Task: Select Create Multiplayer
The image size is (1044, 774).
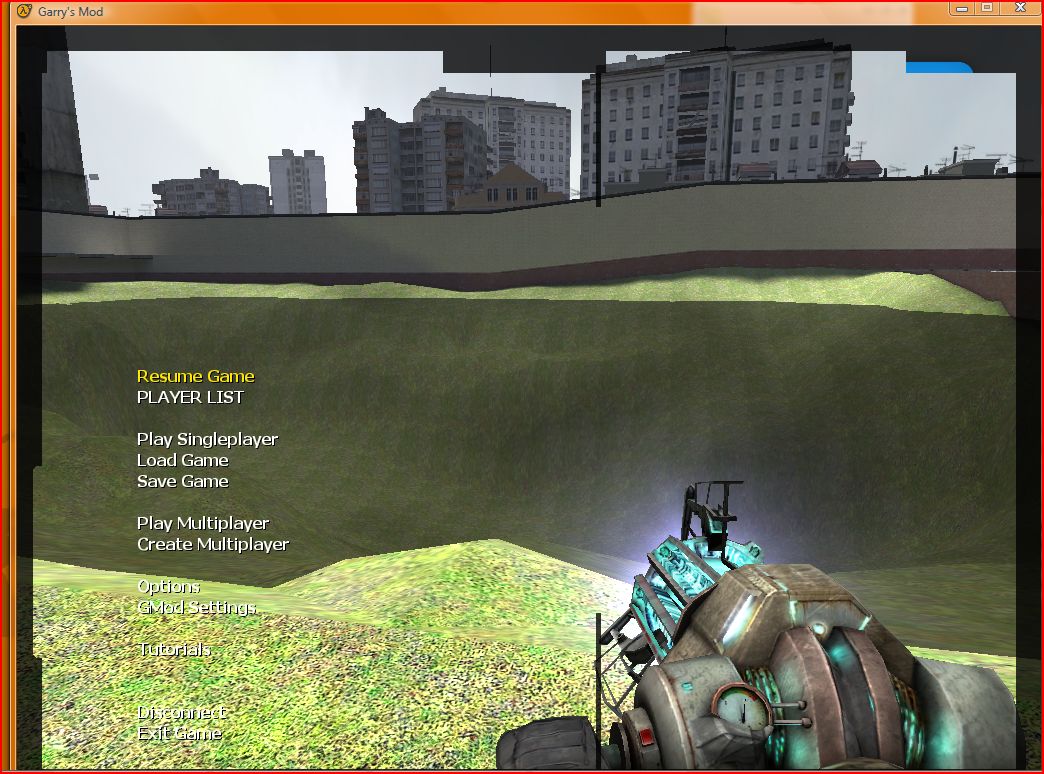Action: [213, 544]
